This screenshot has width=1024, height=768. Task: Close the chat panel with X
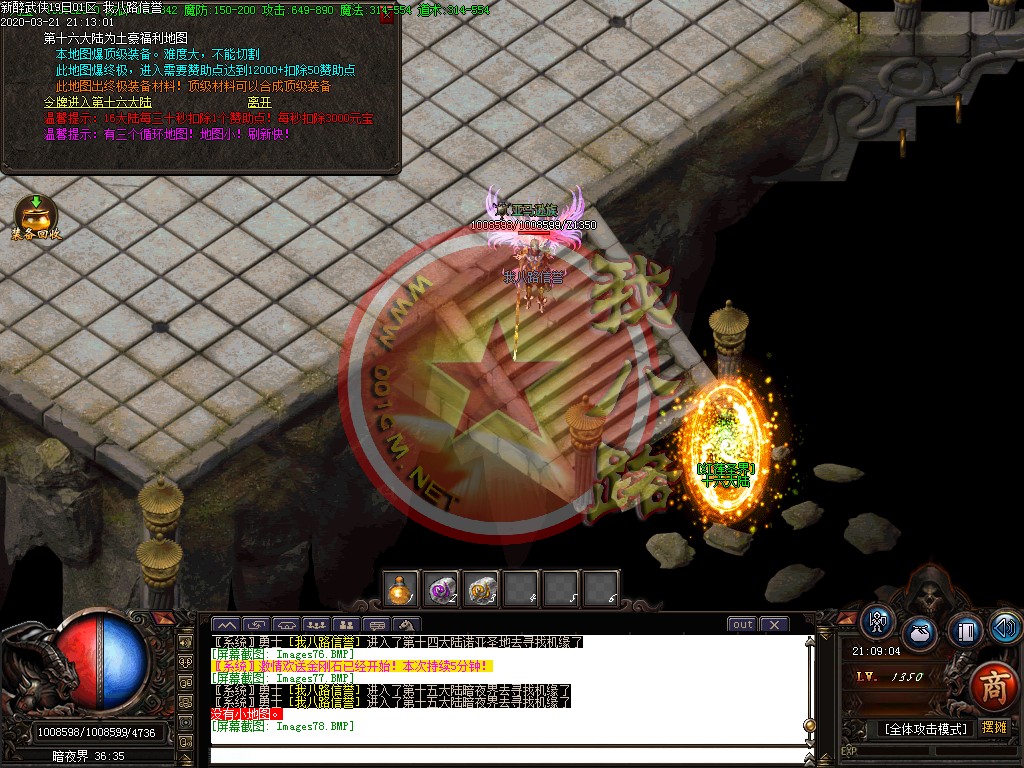point(776,625)
